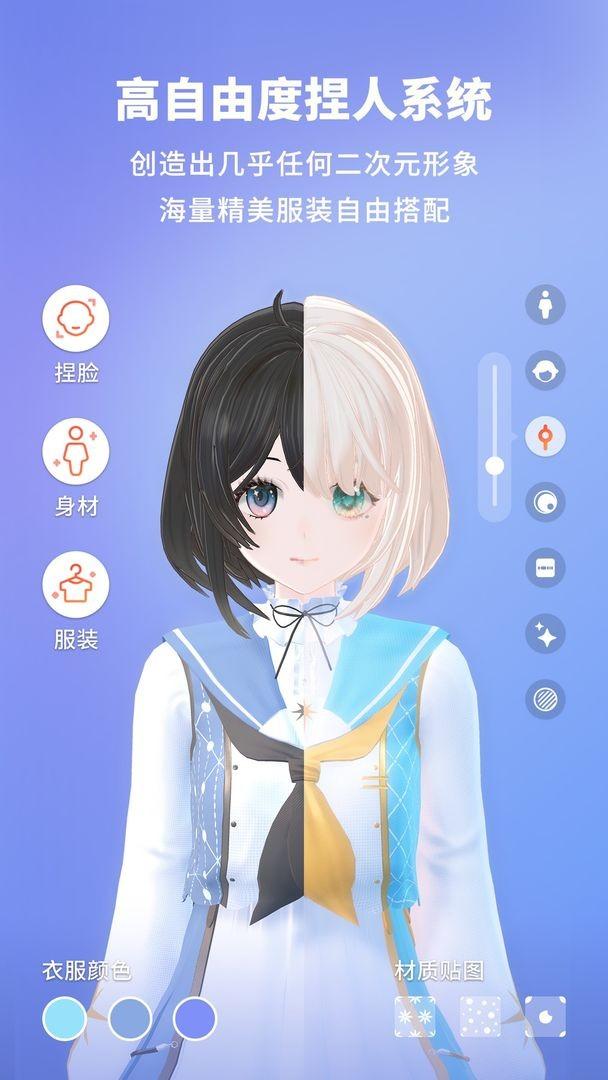Choose the white rectangle dashed-line icon
Viewport: 608px width, 1080px height.
[545, 568]
